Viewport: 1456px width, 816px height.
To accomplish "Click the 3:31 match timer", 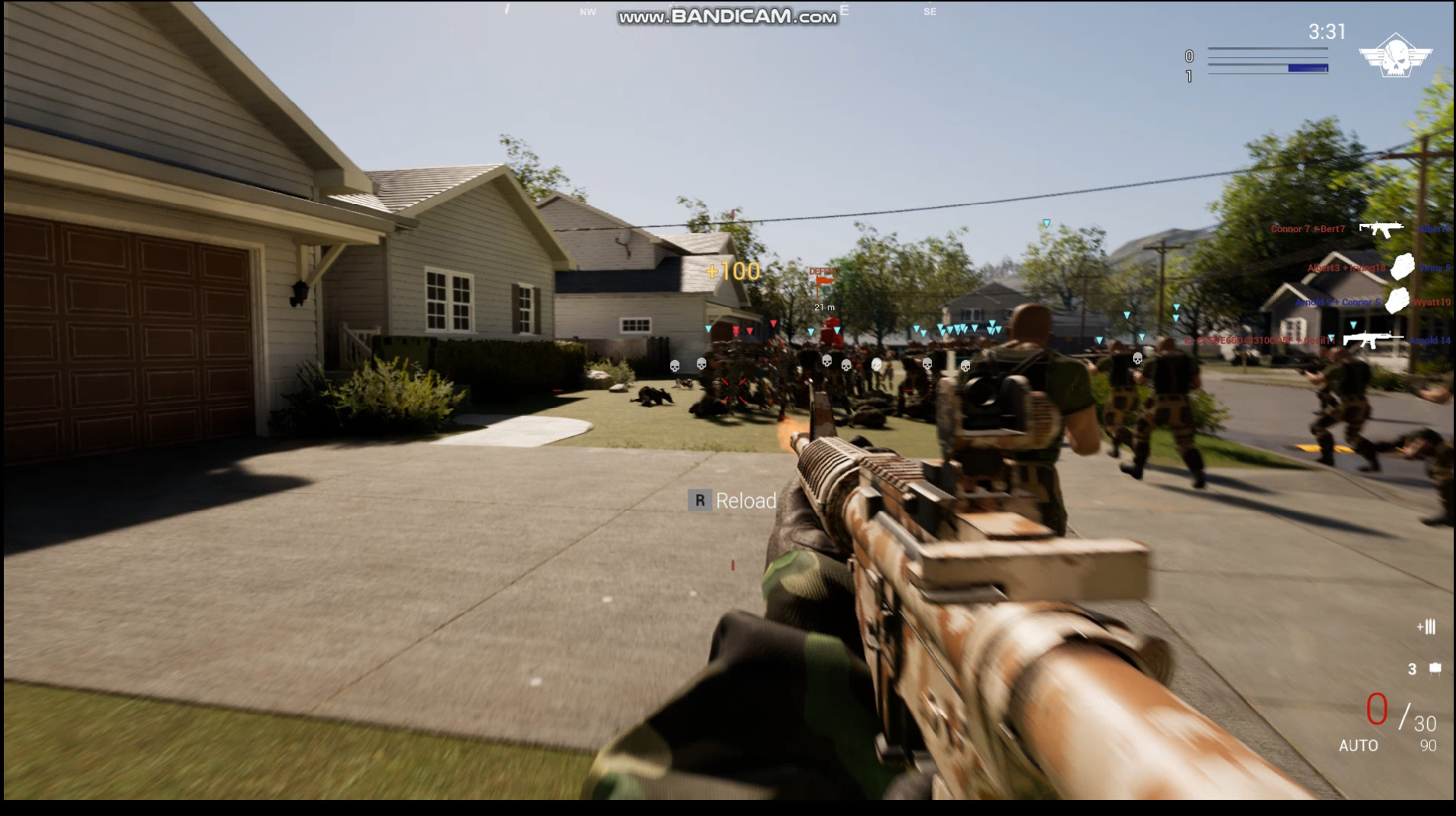I will (x=1325, y=33).
